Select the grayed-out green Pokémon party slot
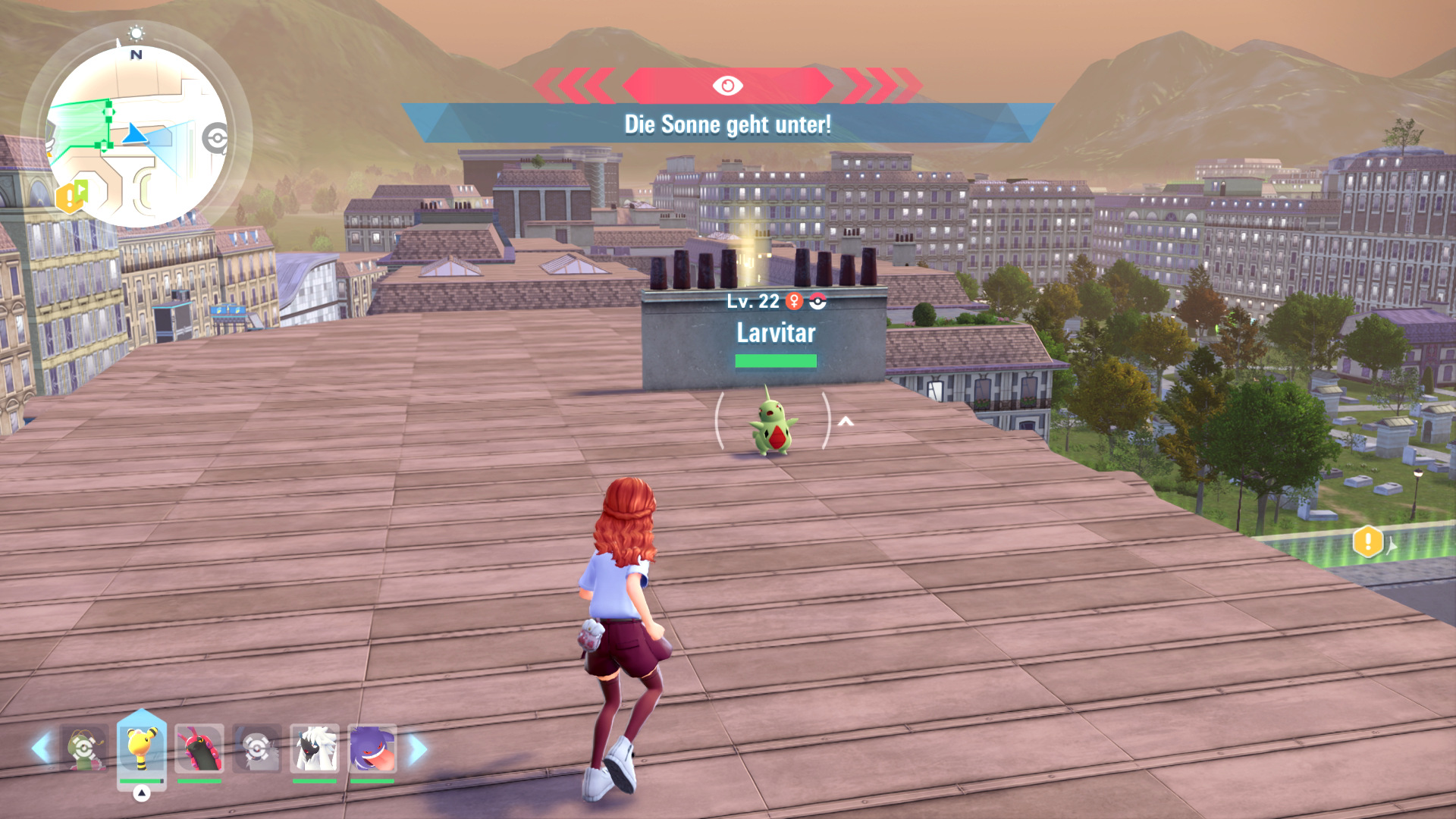Image resolution: width=1456 pixels, height=819 pixels. pos(84,748)
